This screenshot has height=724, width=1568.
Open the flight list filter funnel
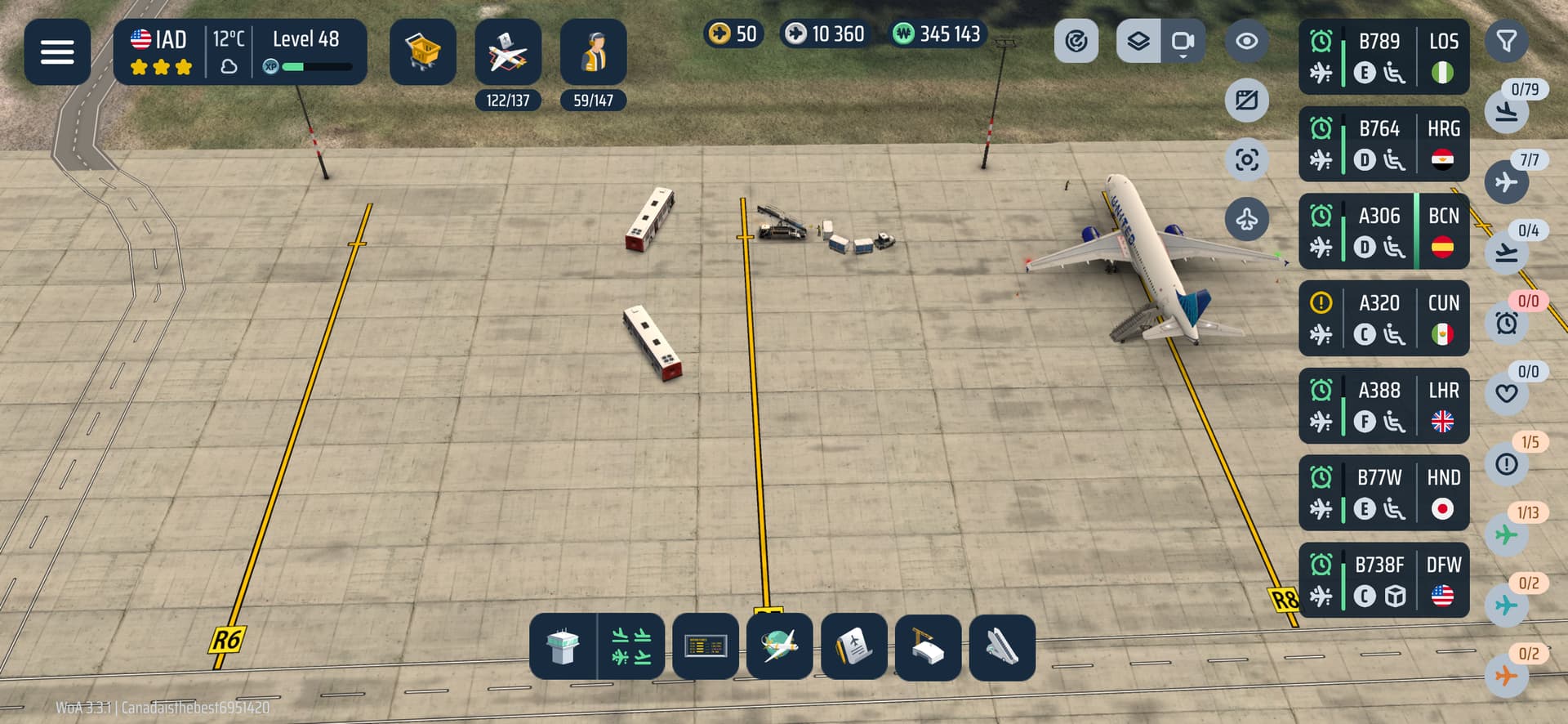click(1506, 41)
